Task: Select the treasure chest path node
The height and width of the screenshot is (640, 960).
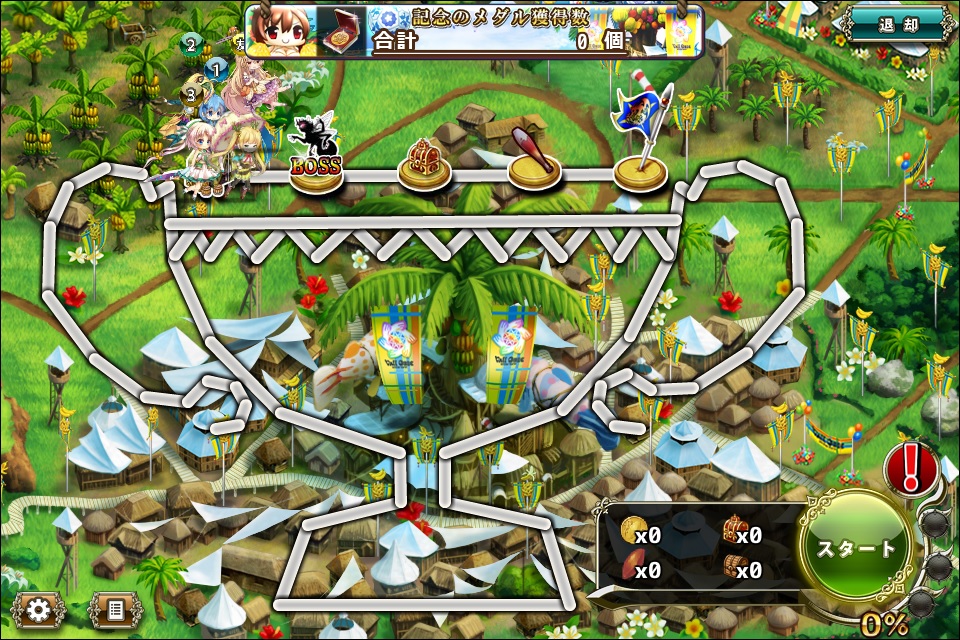Action: click(x=425, y=165)
